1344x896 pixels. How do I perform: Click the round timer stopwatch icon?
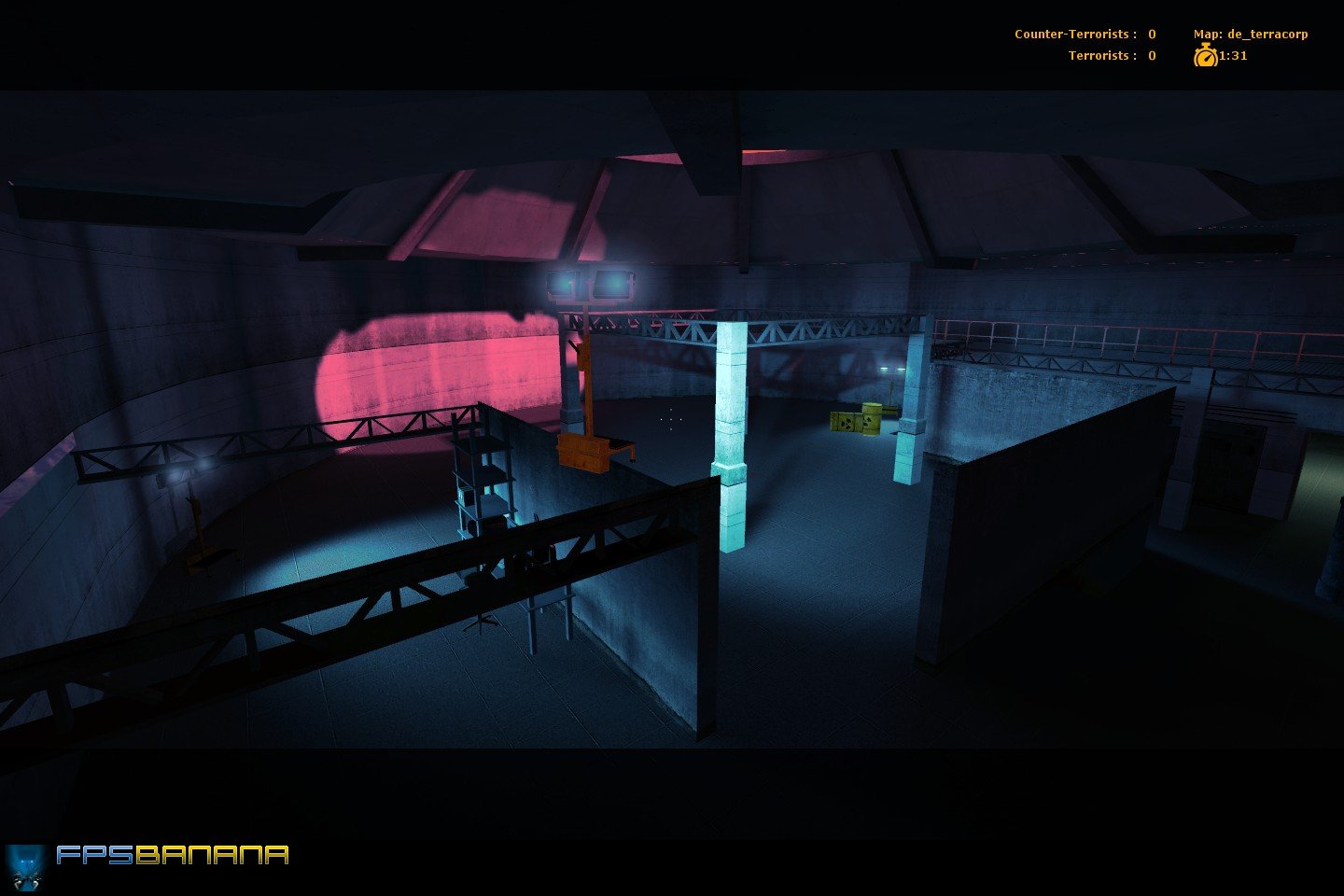click(1205, 56)
